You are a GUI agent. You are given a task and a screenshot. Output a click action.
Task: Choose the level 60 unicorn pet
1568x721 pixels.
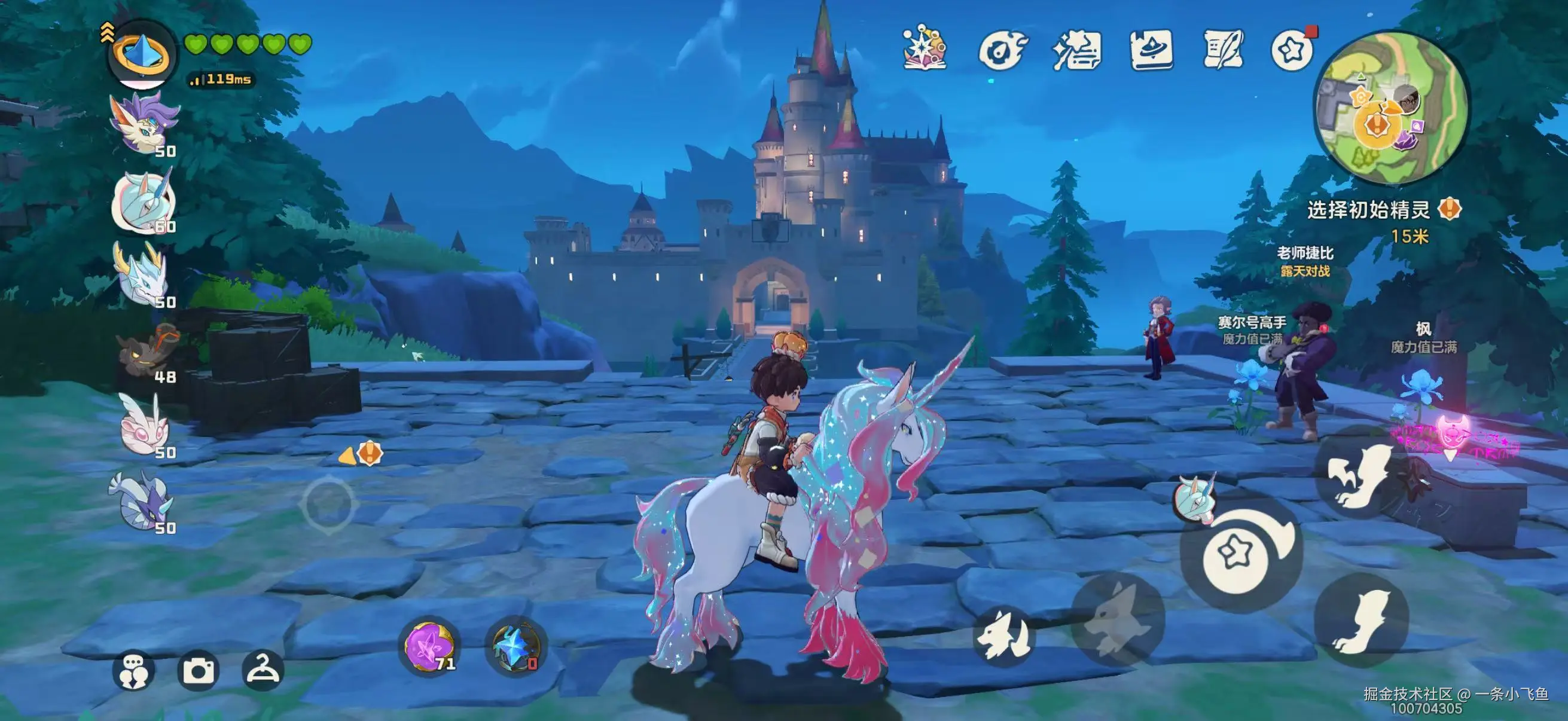click(144, 201)
